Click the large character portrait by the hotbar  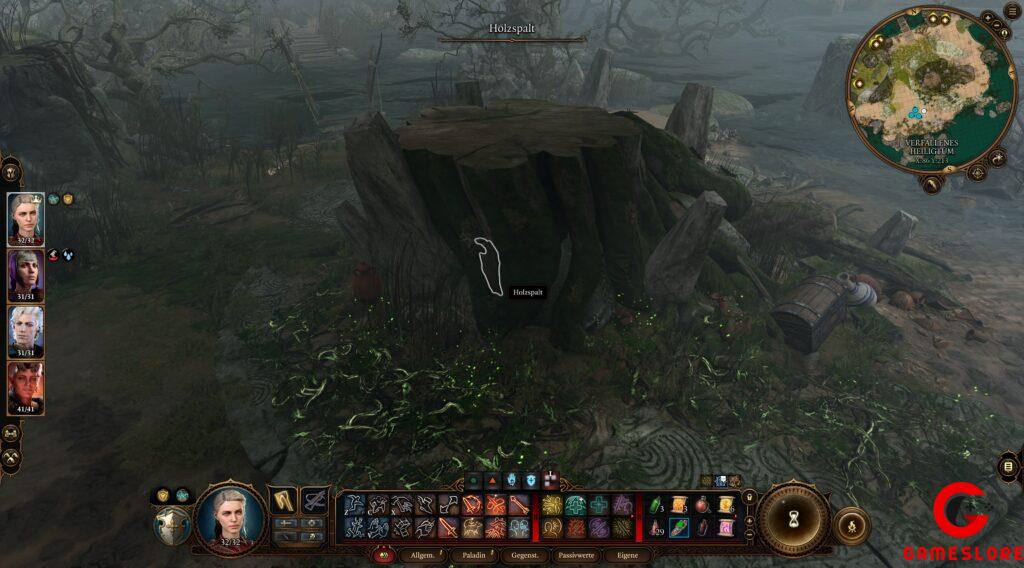coord(231,517)
